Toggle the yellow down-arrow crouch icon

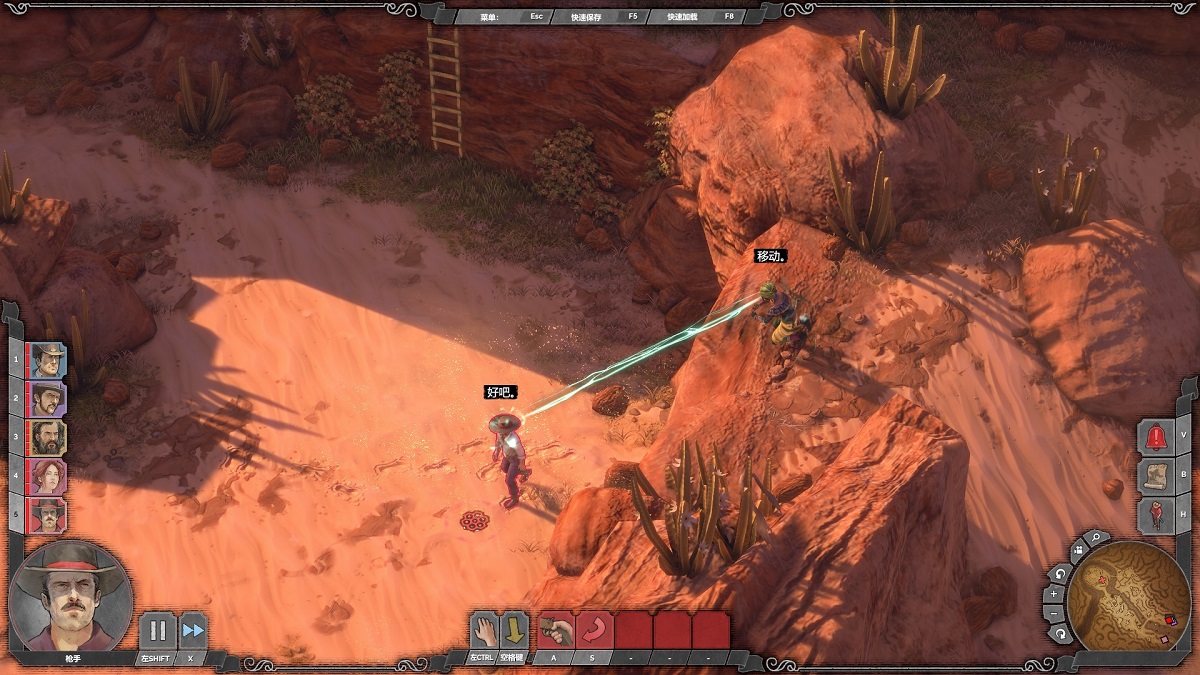[x=514, y=630]
